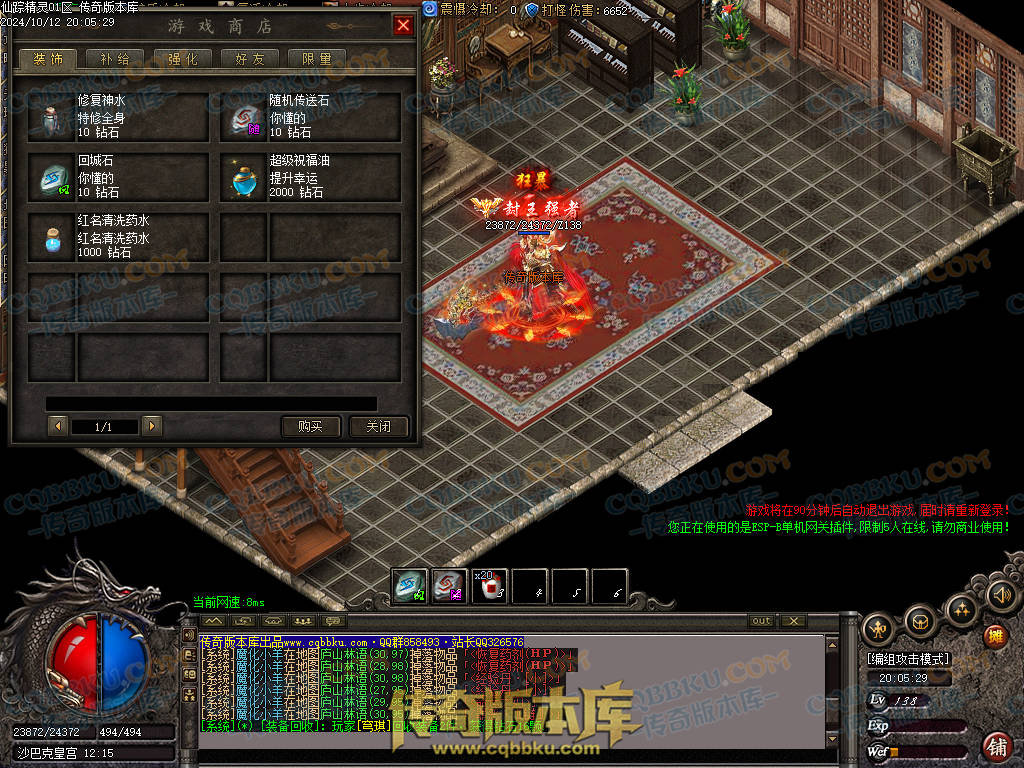This screenshot has width=1024, height=768.
Task: Go to the previous shop page arrow
Action: [58, 427]
